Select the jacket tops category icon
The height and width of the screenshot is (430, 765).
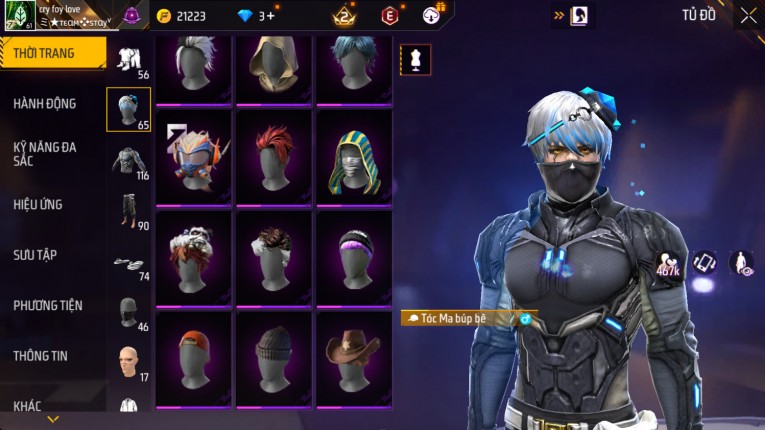[128, 160]
